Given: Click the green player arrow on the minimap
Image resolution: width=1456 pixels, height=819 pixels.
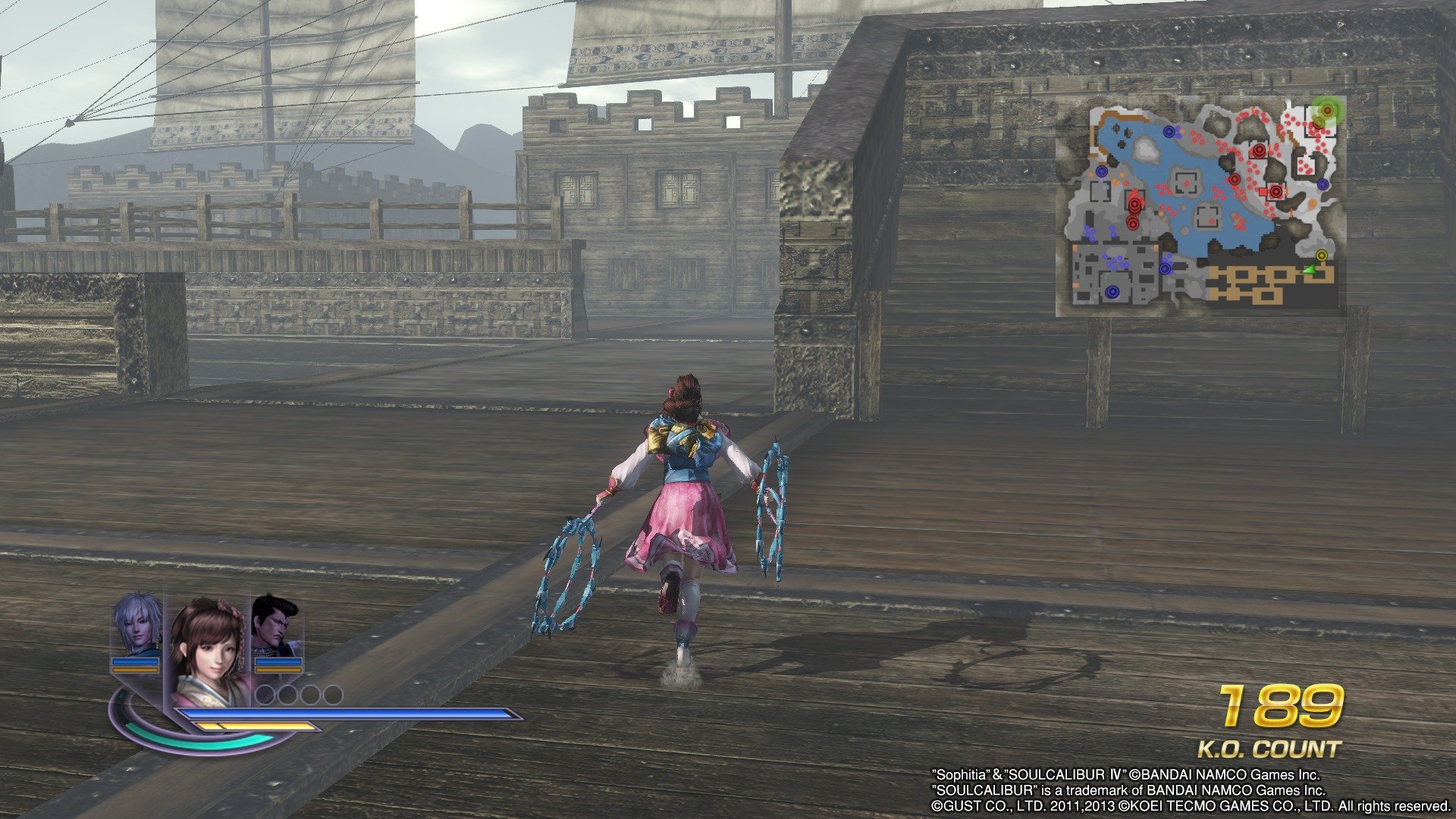Looking at the screenshot, I should point(1309,270).
